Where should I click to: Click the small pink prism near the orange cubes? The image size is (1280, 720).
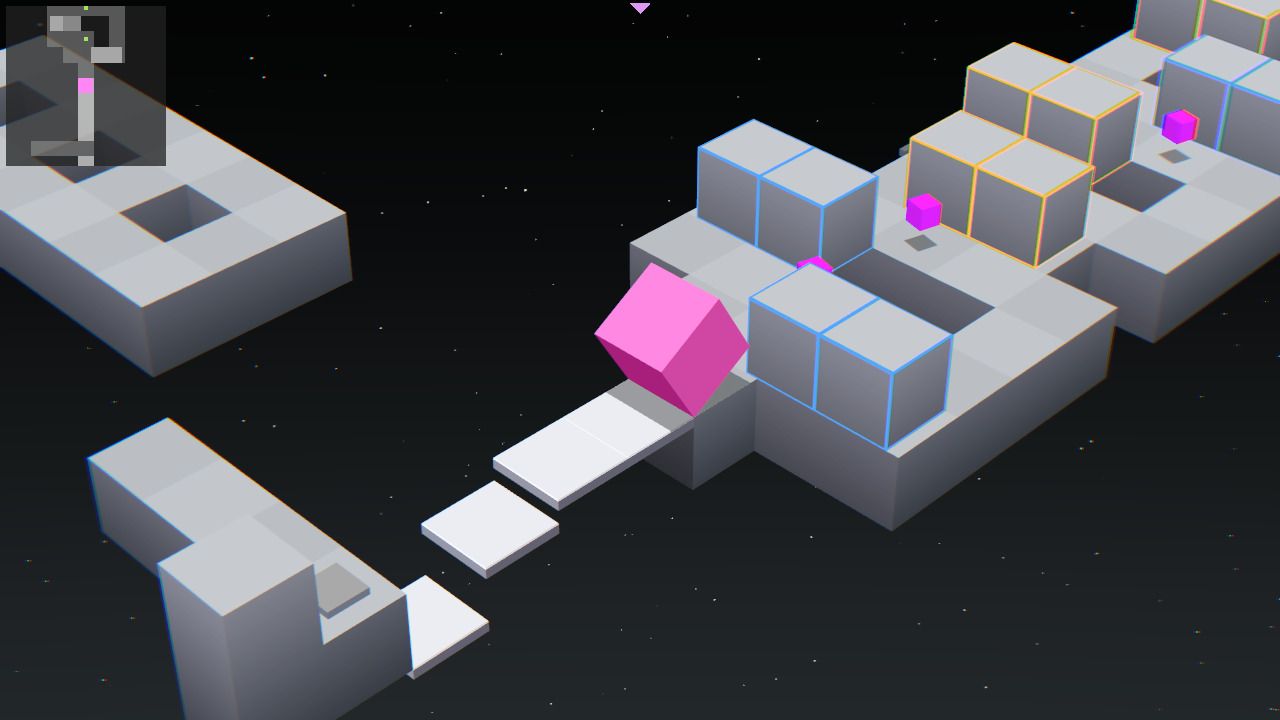click(925, 213)
